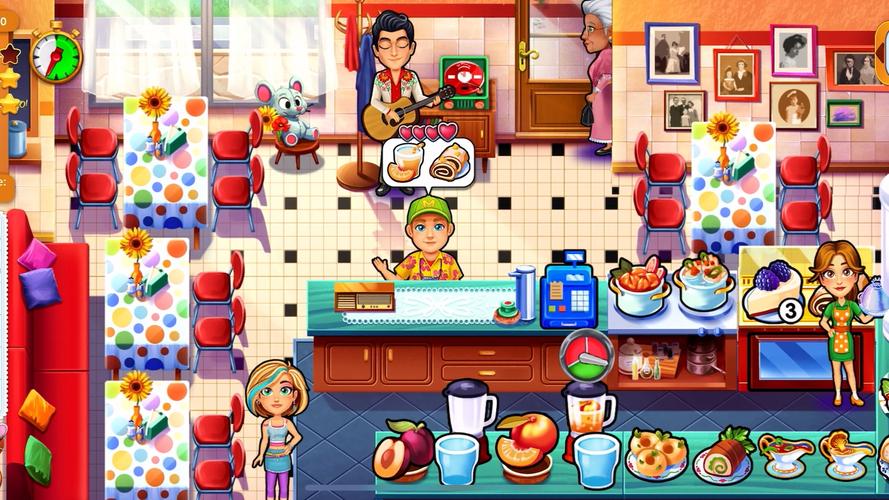Pick the green swirl roulade plate

721,455
